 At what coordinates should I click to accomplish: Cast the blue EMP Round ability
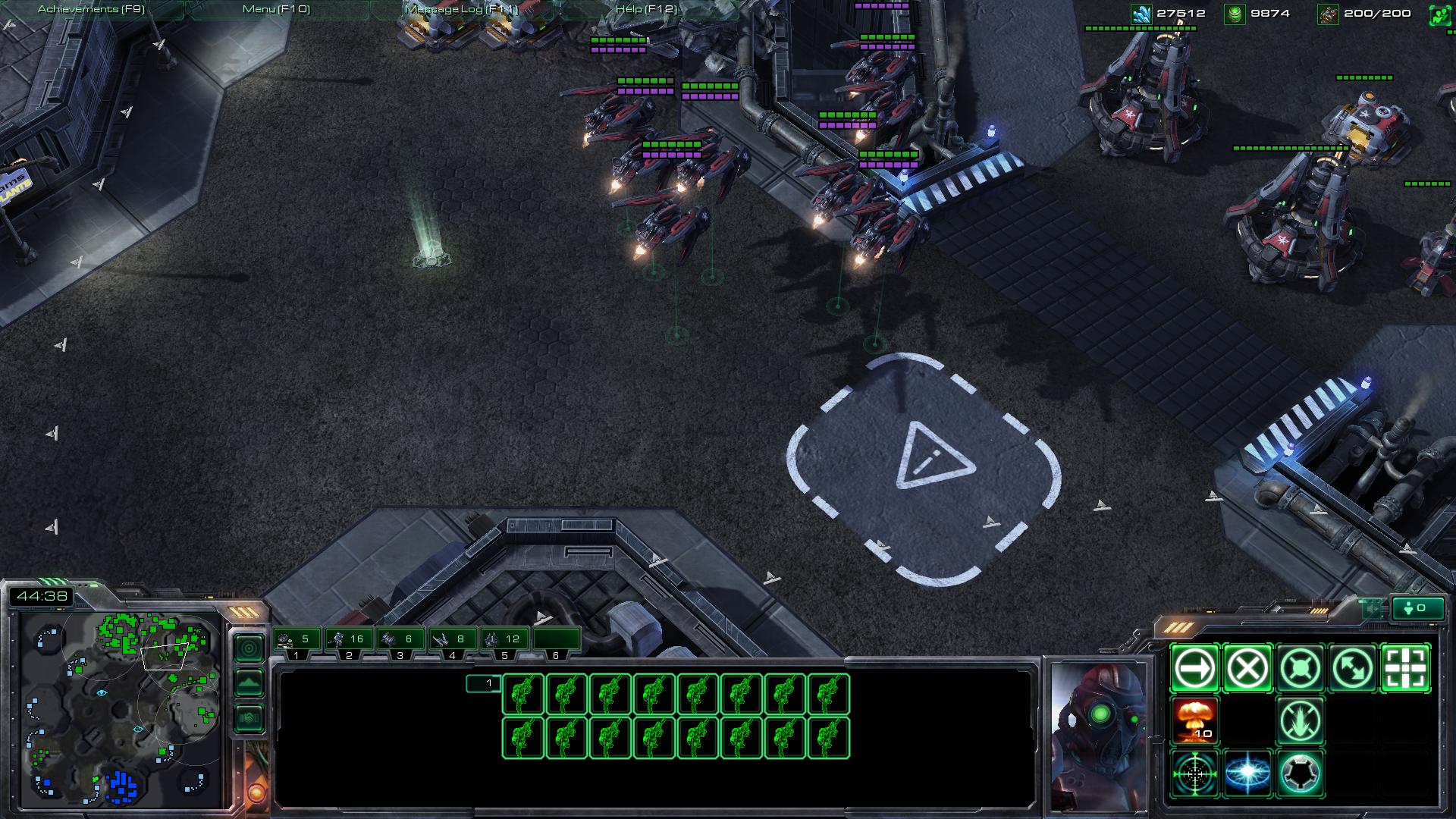pyautogui.click(x=1247, y=773)
